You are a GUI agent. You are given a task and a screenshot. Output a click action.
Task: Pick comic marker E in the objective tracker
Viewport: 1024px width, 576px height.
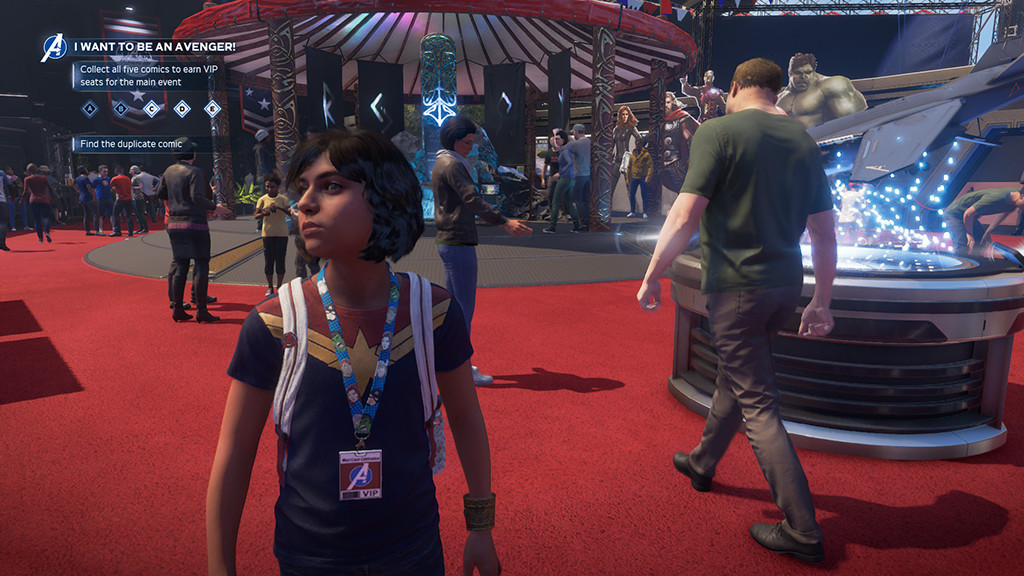click(x=212, y=109)
